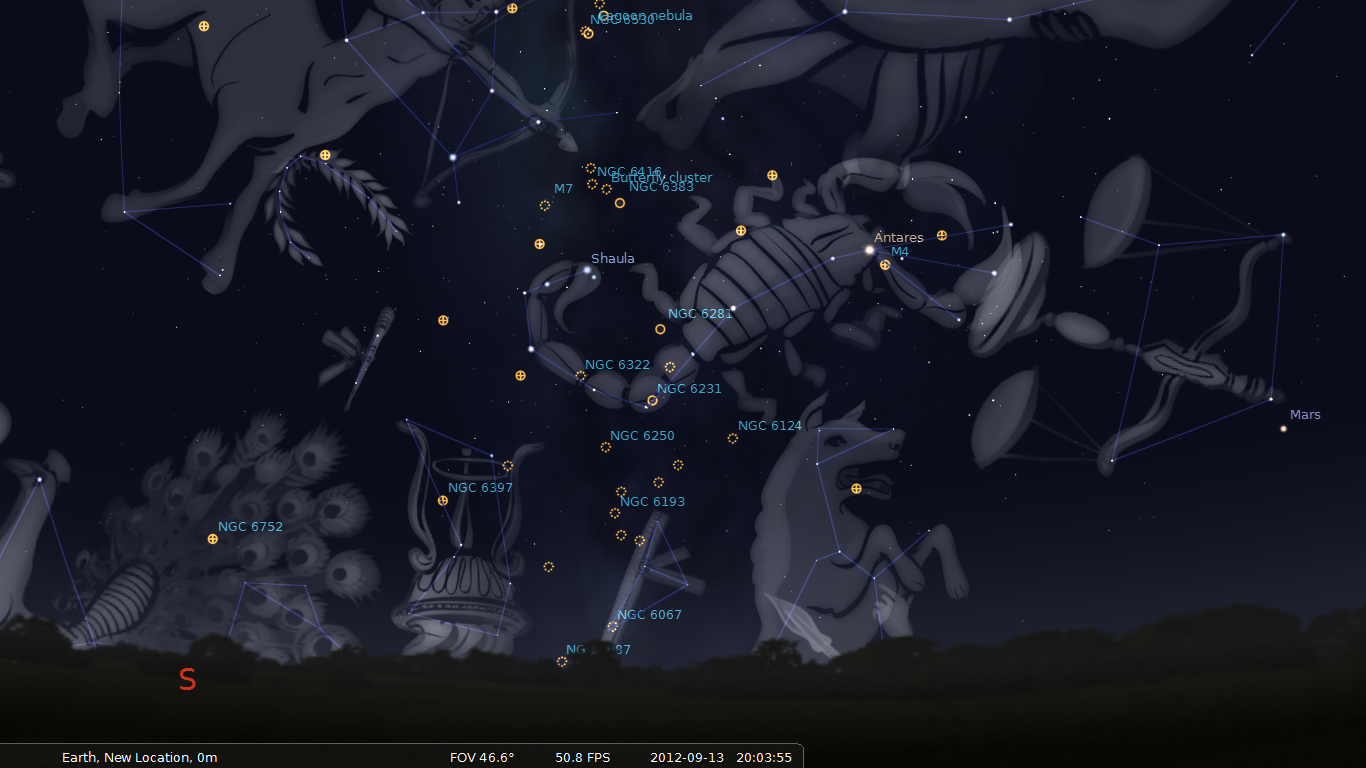Click the planet Mars label
The height and width of the screenshot is (768, 1366).
click(x=1305, y=415)
